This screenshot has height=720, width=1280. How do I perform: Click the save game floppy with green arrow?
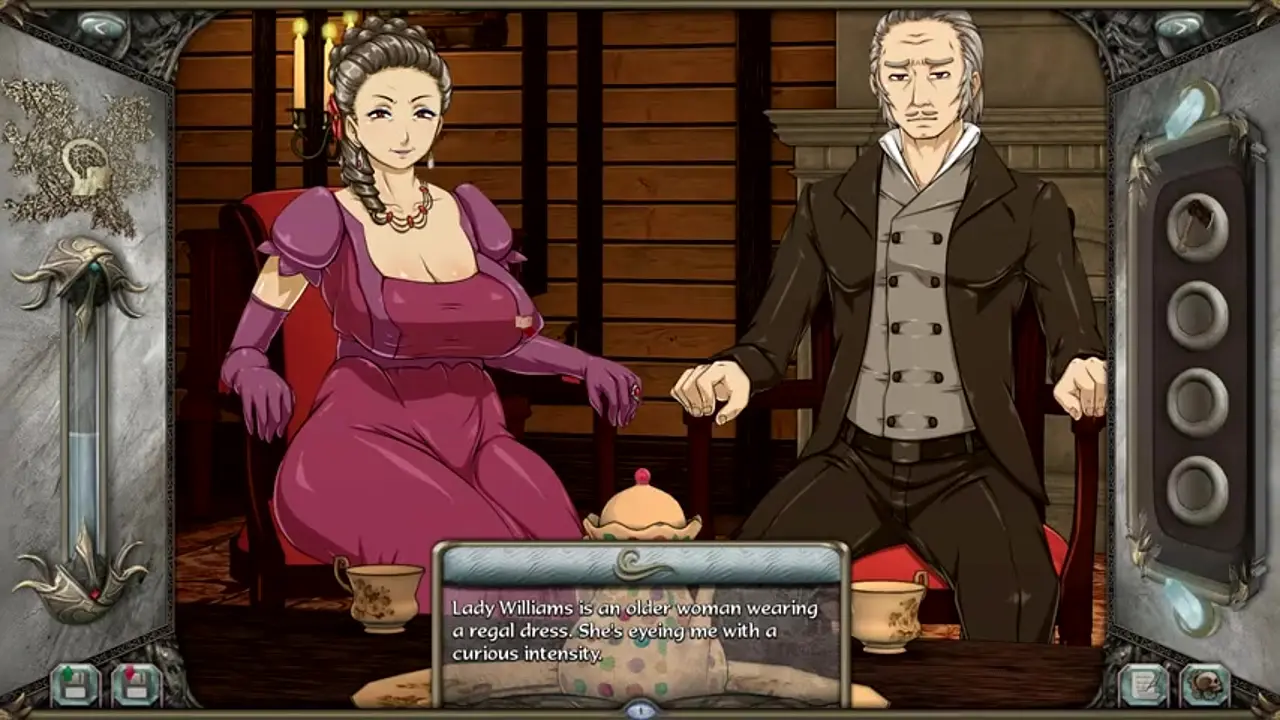(x=75, y=684)
